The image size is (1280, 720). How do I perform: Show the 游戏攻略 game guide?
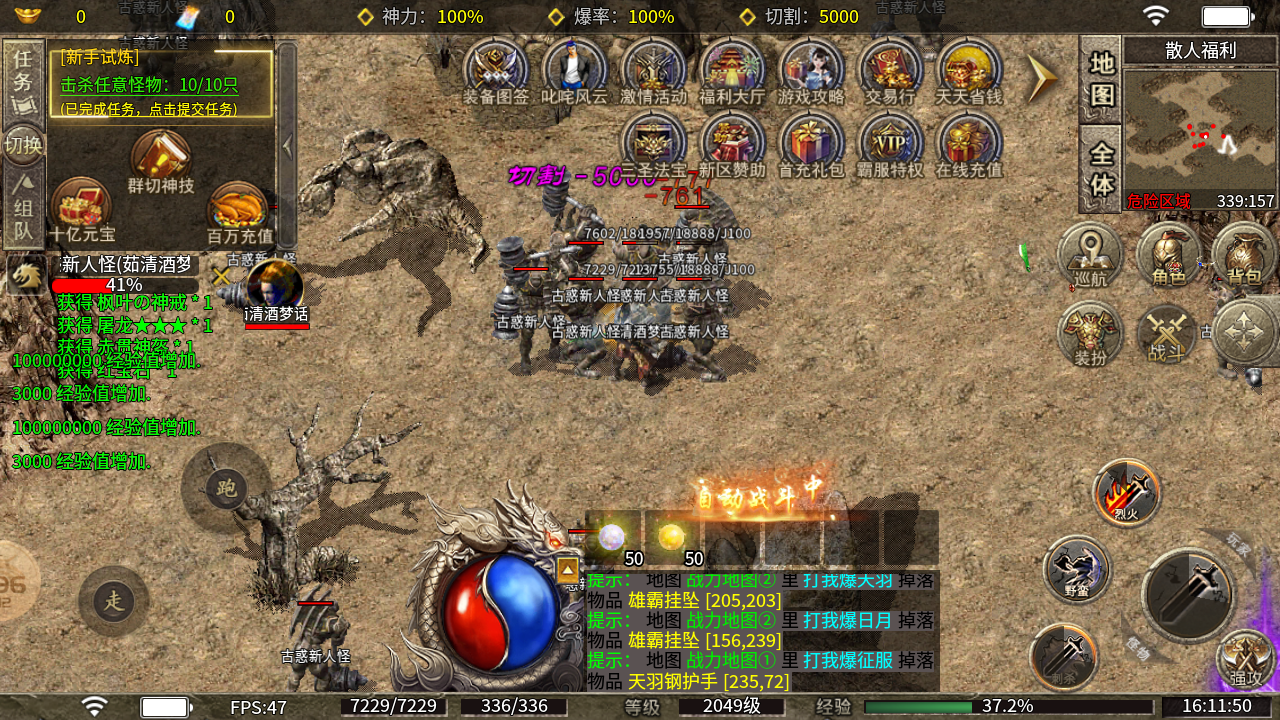(x=811, y=71)
